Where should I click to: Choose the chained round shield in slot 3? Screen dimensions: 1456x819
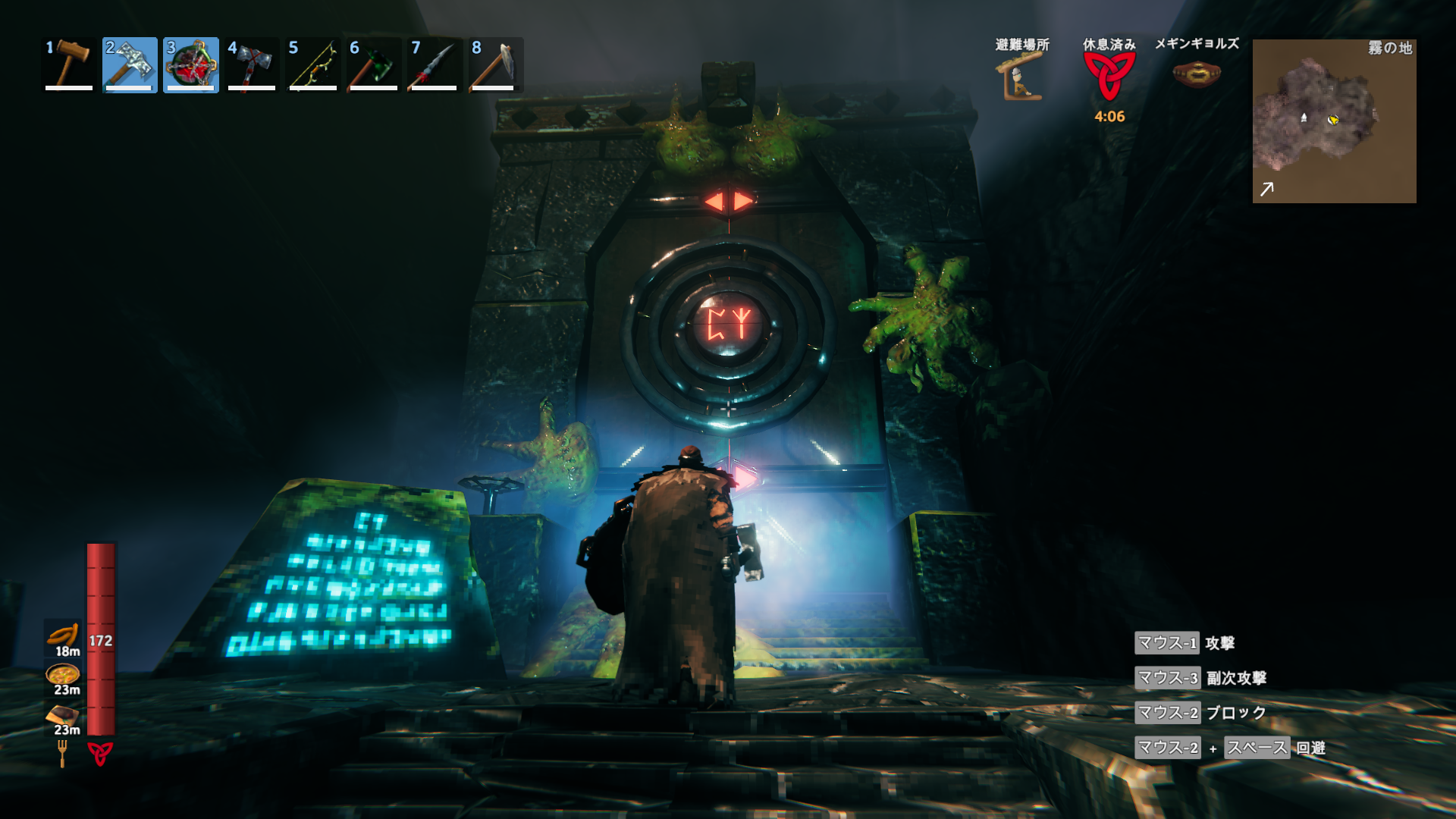(190, 64)
